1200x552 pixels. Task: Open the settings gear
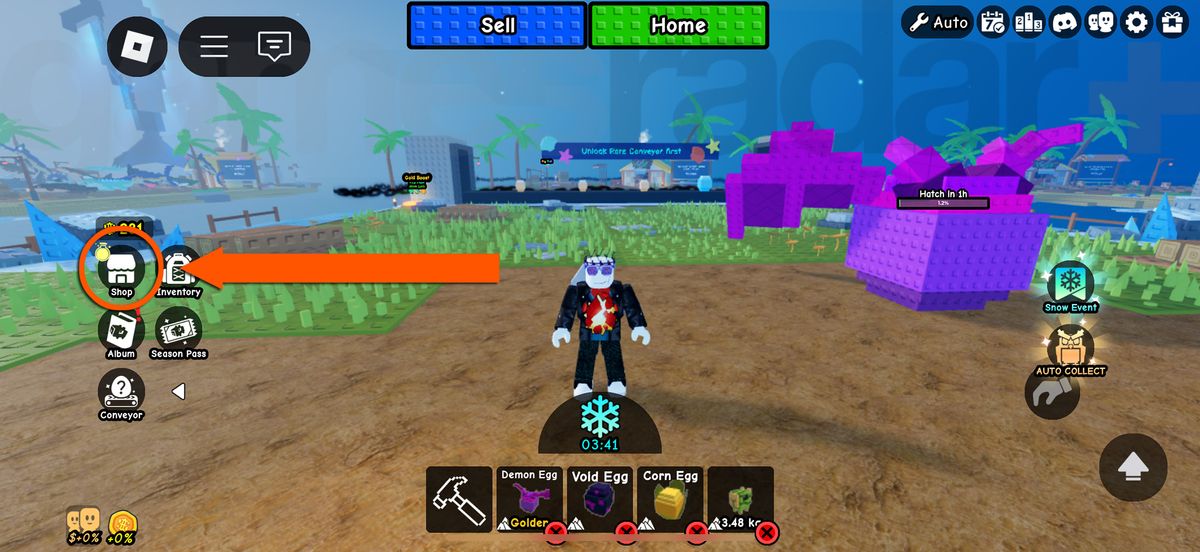click(x=1136, y=22)
